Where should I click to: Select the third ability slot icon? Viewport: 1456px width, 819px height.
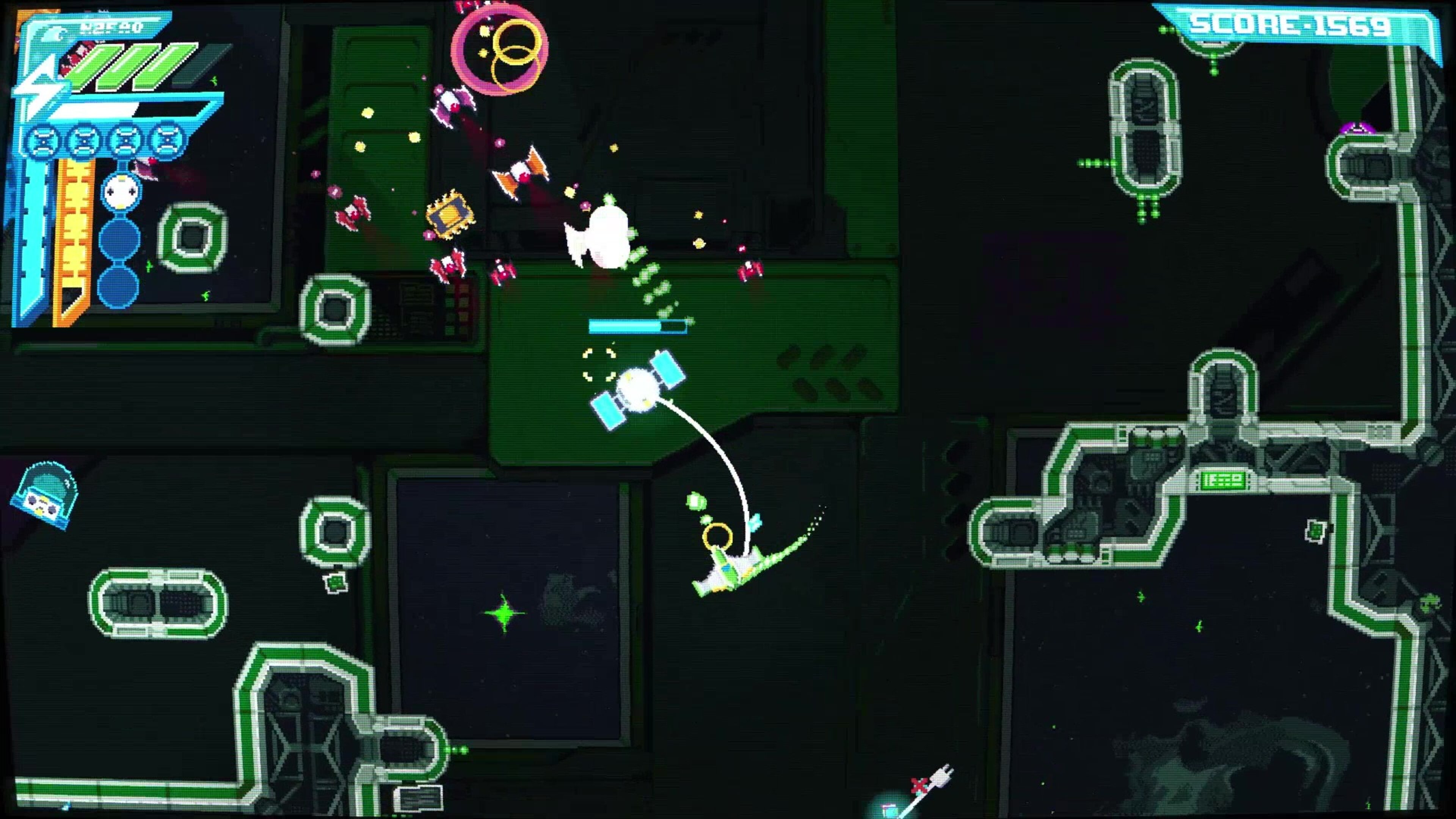pos(127,140)
